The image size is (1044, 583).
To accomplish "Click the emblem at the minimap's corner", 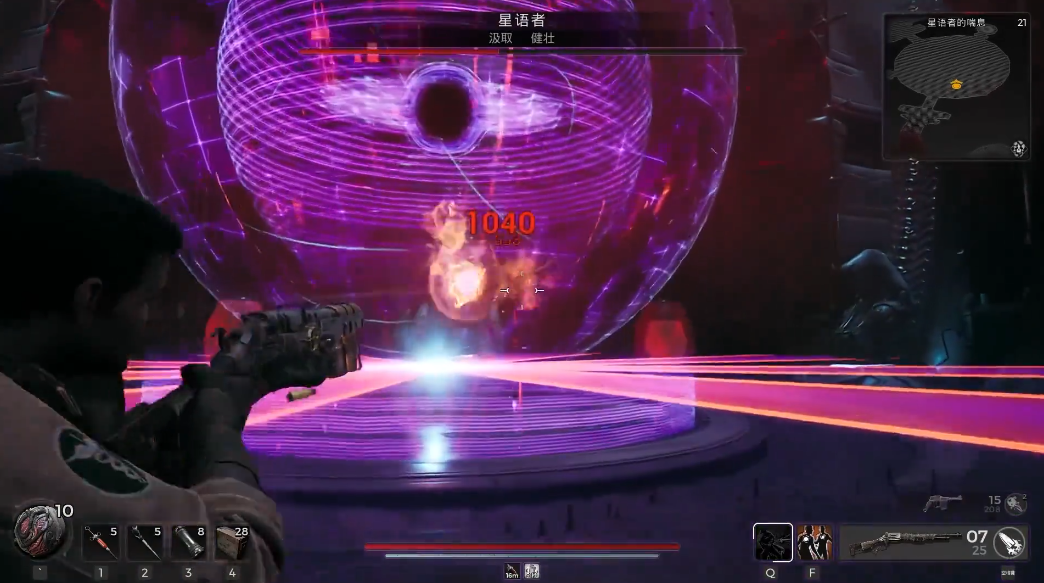I will (x=1019, y=148).
